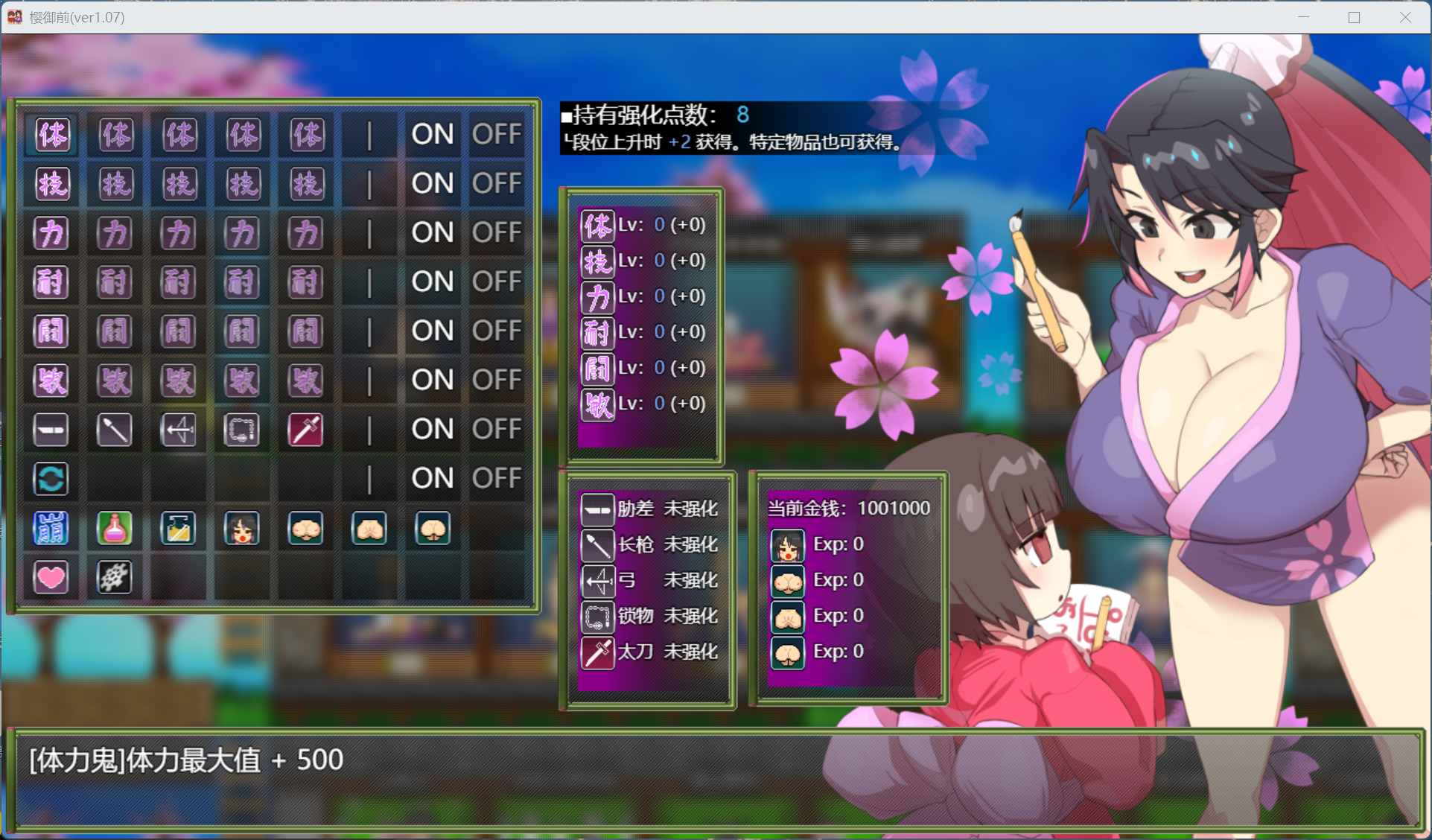The image size is (1432, 840).
Task: Choose the pink potion flask icon
Action: tap(115, 528)
